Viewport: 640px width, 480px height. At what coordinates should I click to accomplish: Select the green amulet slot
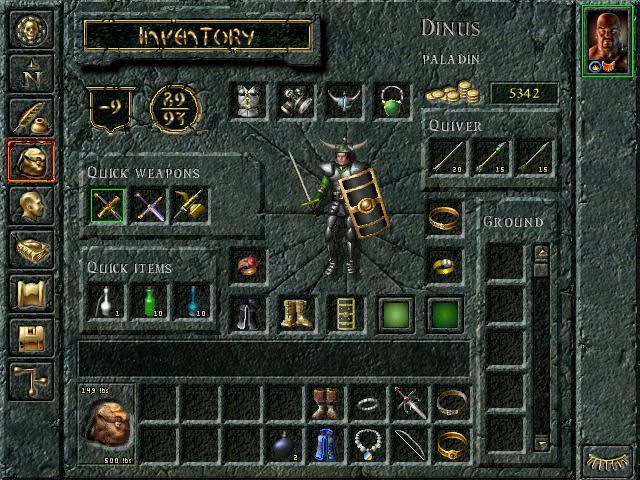click(x=392, y=101)
